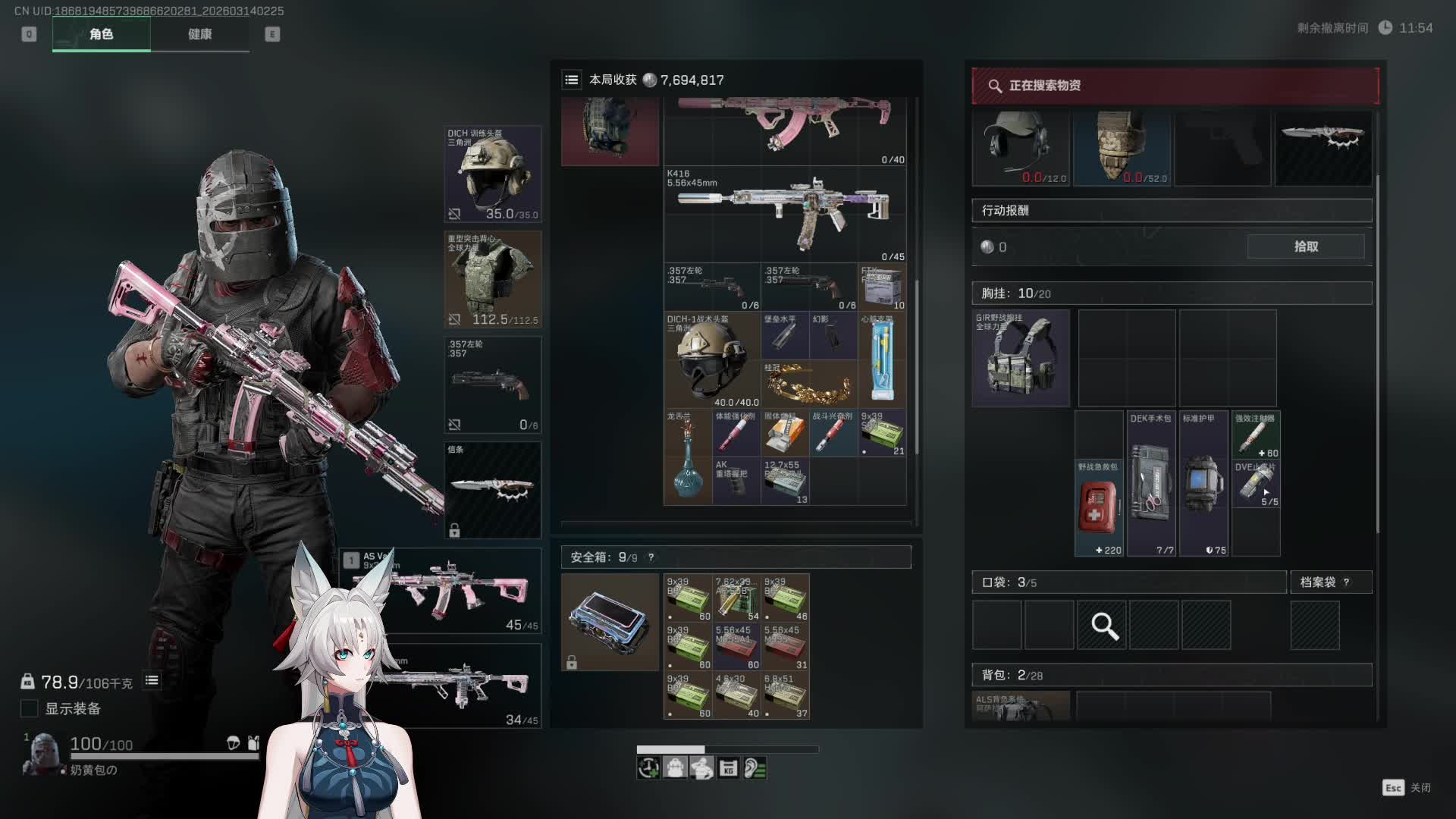
Task: Select the 标准护甲 repair kit item
Action: pyautogui.click(x=1203, y=483)
